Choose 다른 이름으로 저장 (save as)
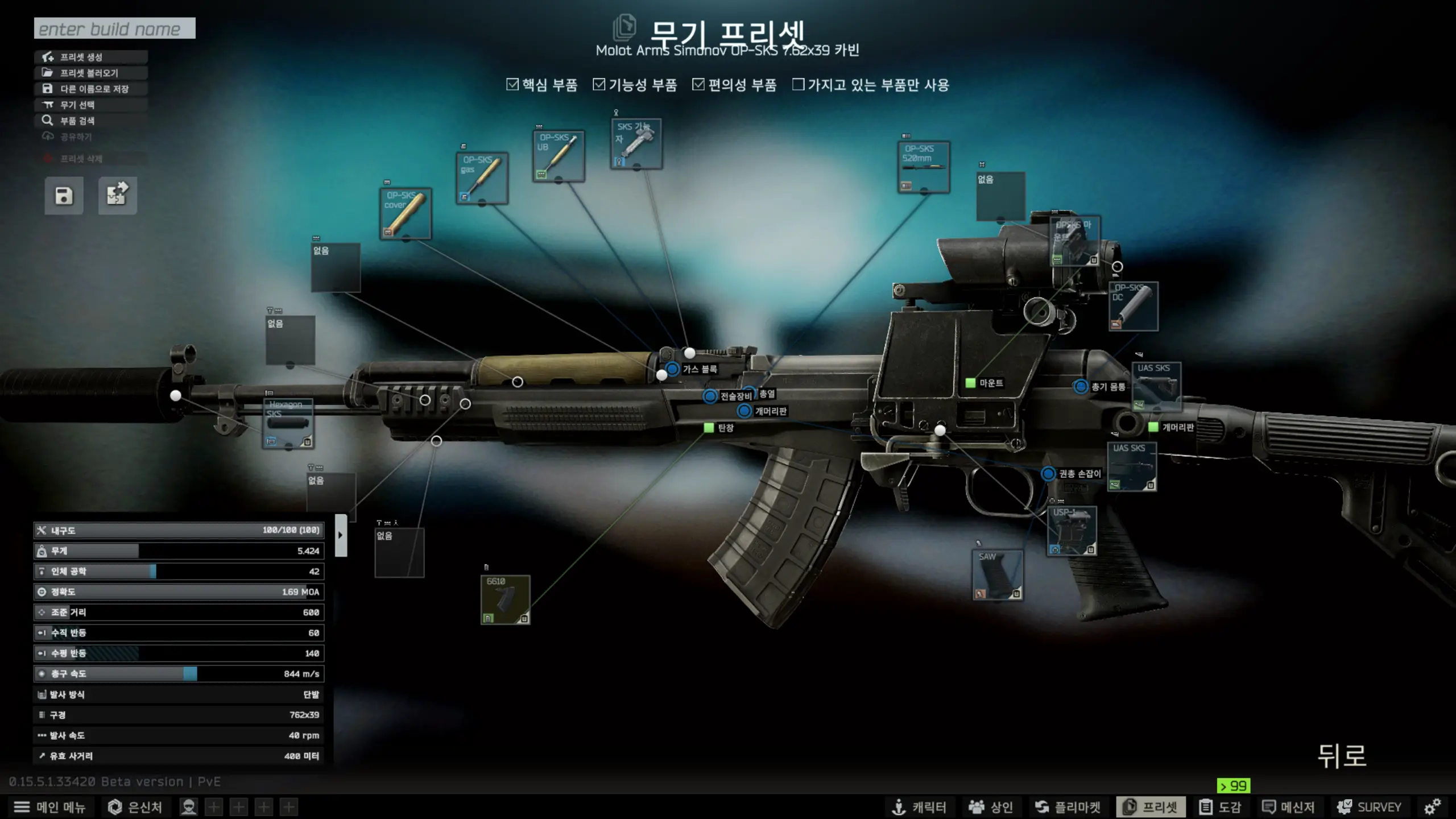 (x=91, y=89)
